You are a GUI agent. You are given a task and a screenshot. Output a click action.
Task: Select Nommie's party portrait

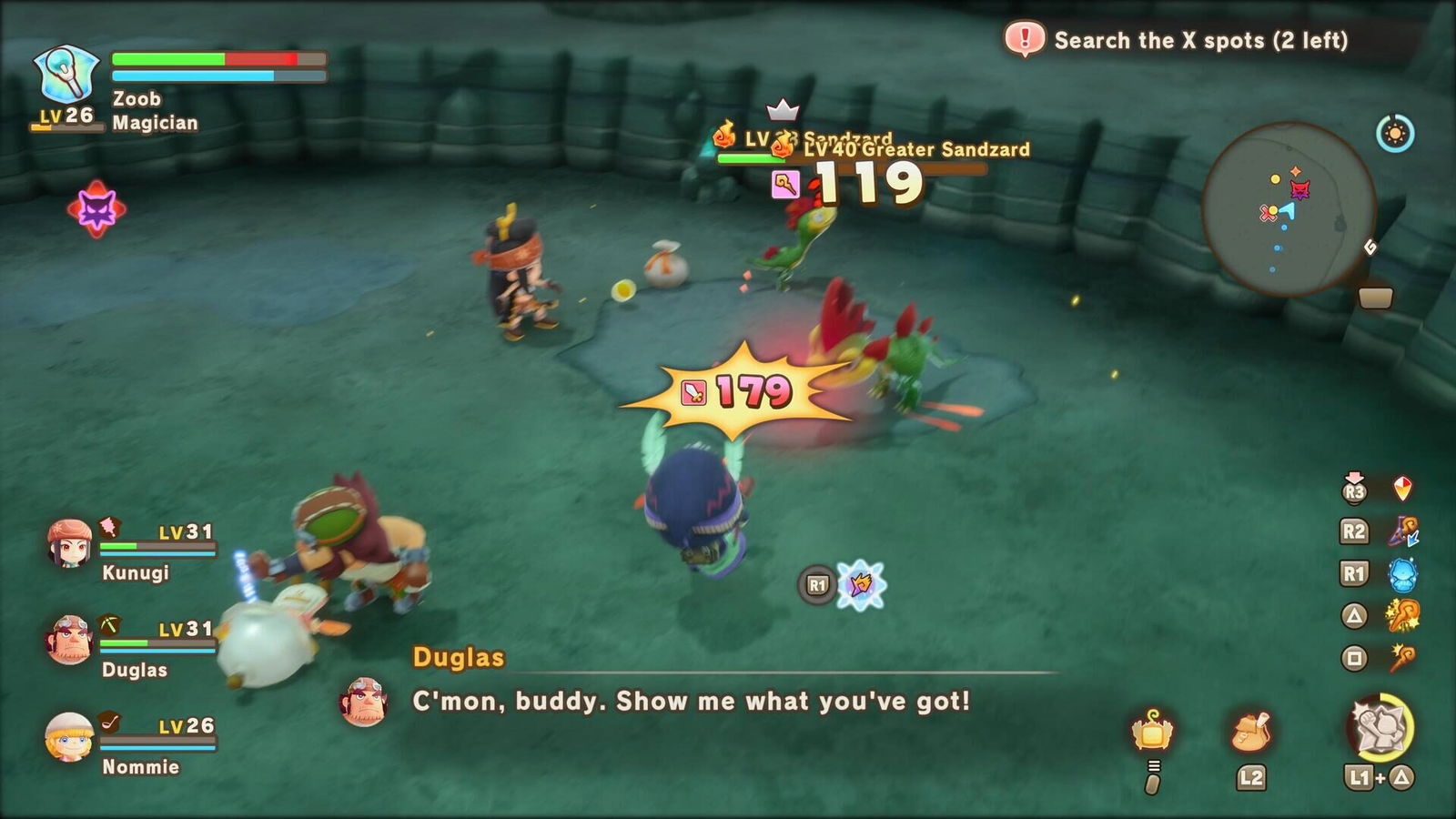tap(70, 737)
